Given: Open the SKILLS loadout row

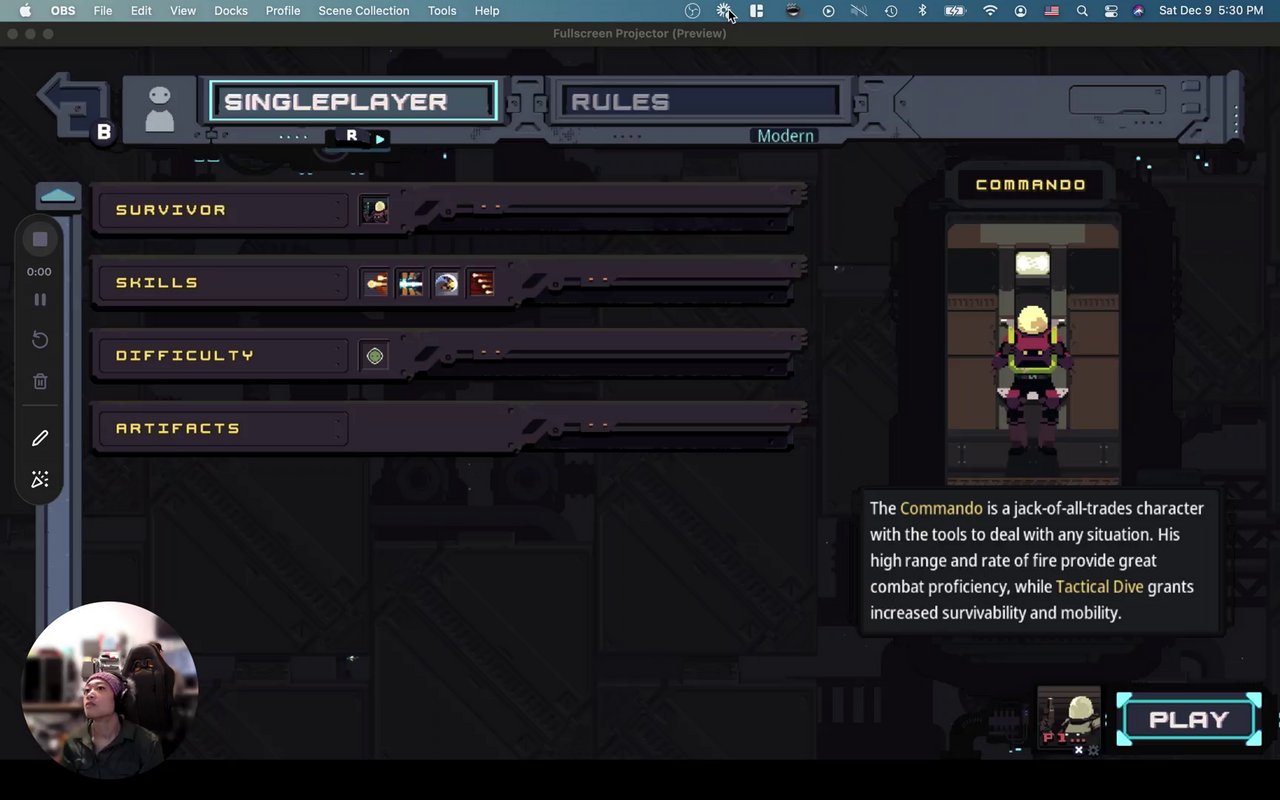Looking at the screenshot, I should click(220, 283).
